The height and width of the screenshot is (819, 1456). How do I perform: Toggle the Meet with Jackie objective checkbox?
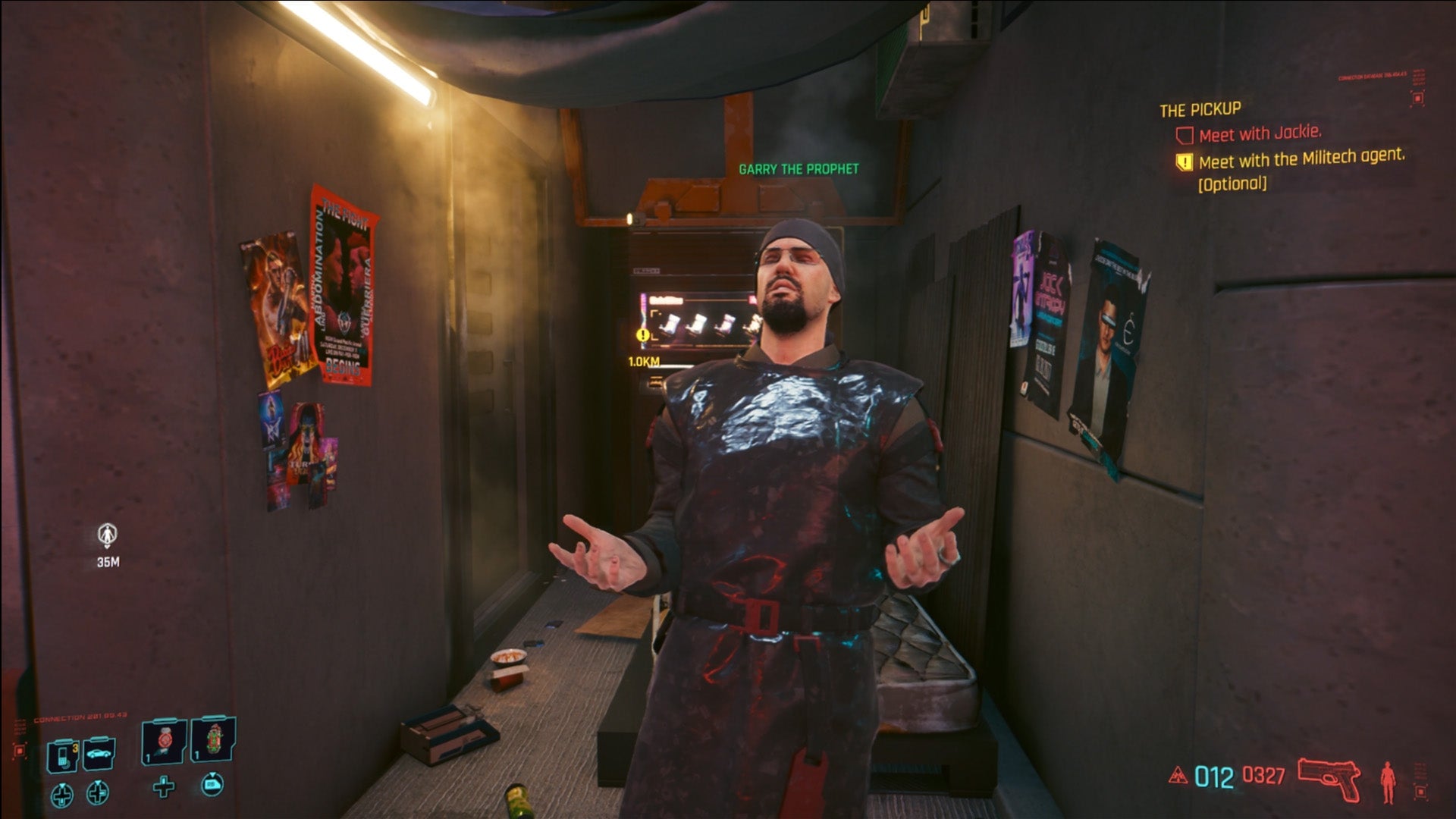1185,135
